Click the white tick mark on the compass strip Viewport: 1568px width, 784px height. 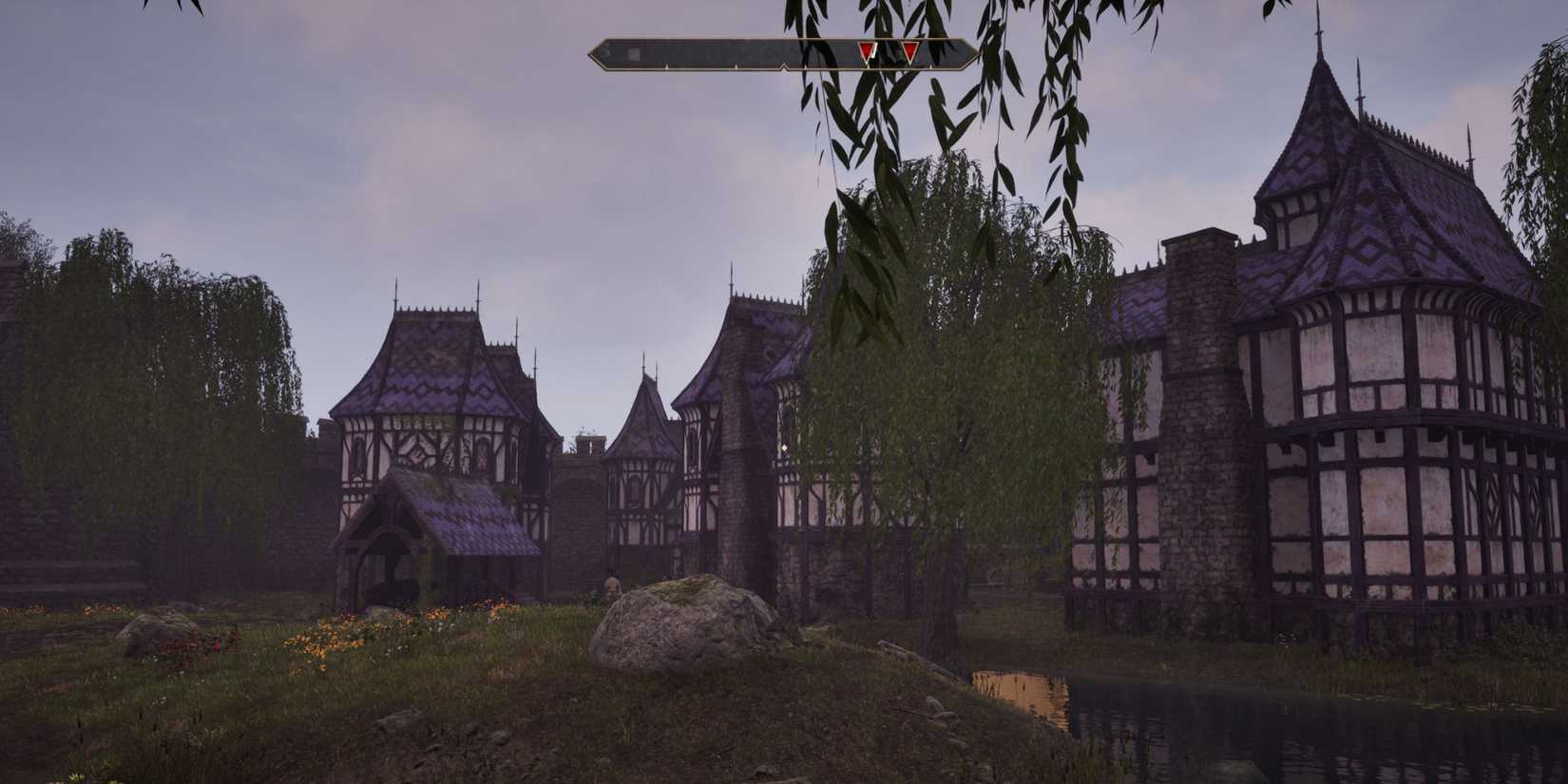(667, 66)
